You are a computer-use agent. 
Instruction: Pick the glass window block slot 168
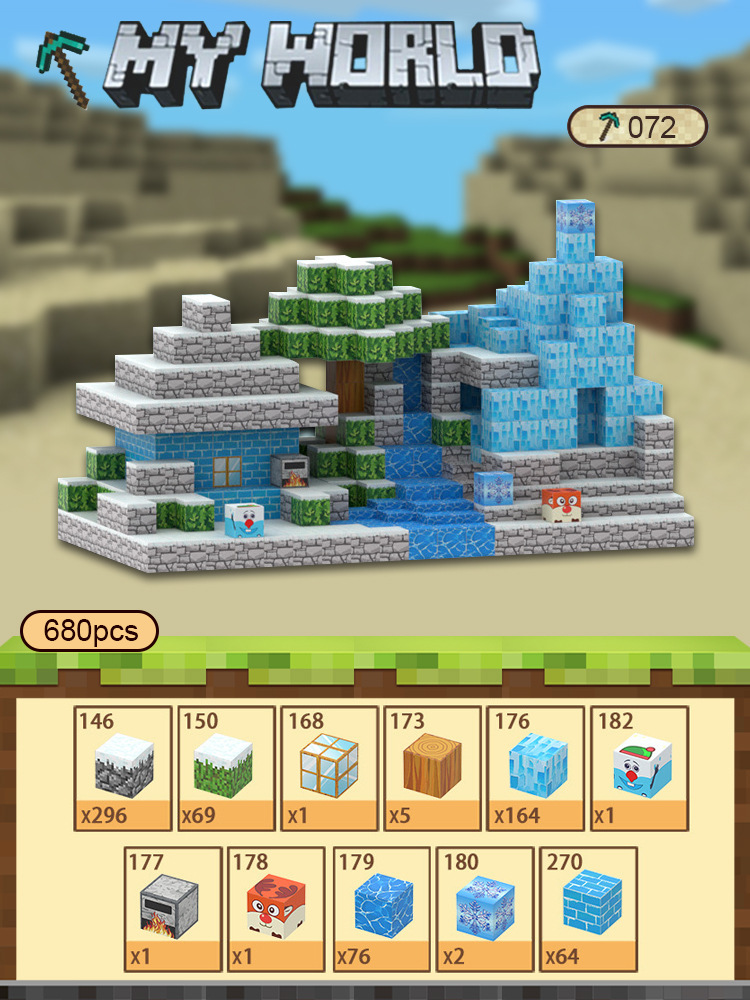(x=329, y=768)
